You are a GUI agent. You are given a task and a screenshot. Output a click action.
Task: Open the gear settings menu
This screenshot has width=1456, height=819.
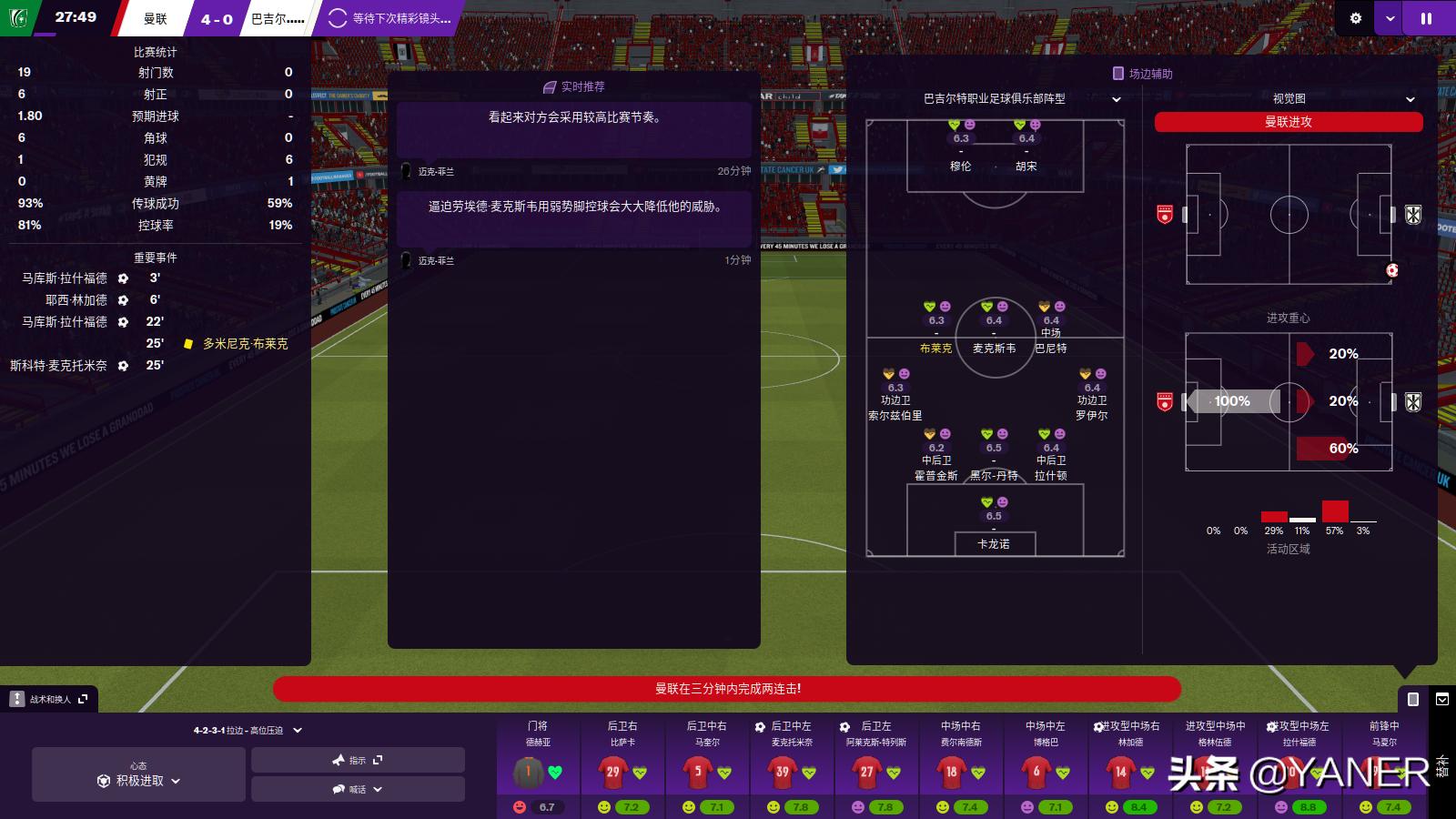(x=1355, y=18)
